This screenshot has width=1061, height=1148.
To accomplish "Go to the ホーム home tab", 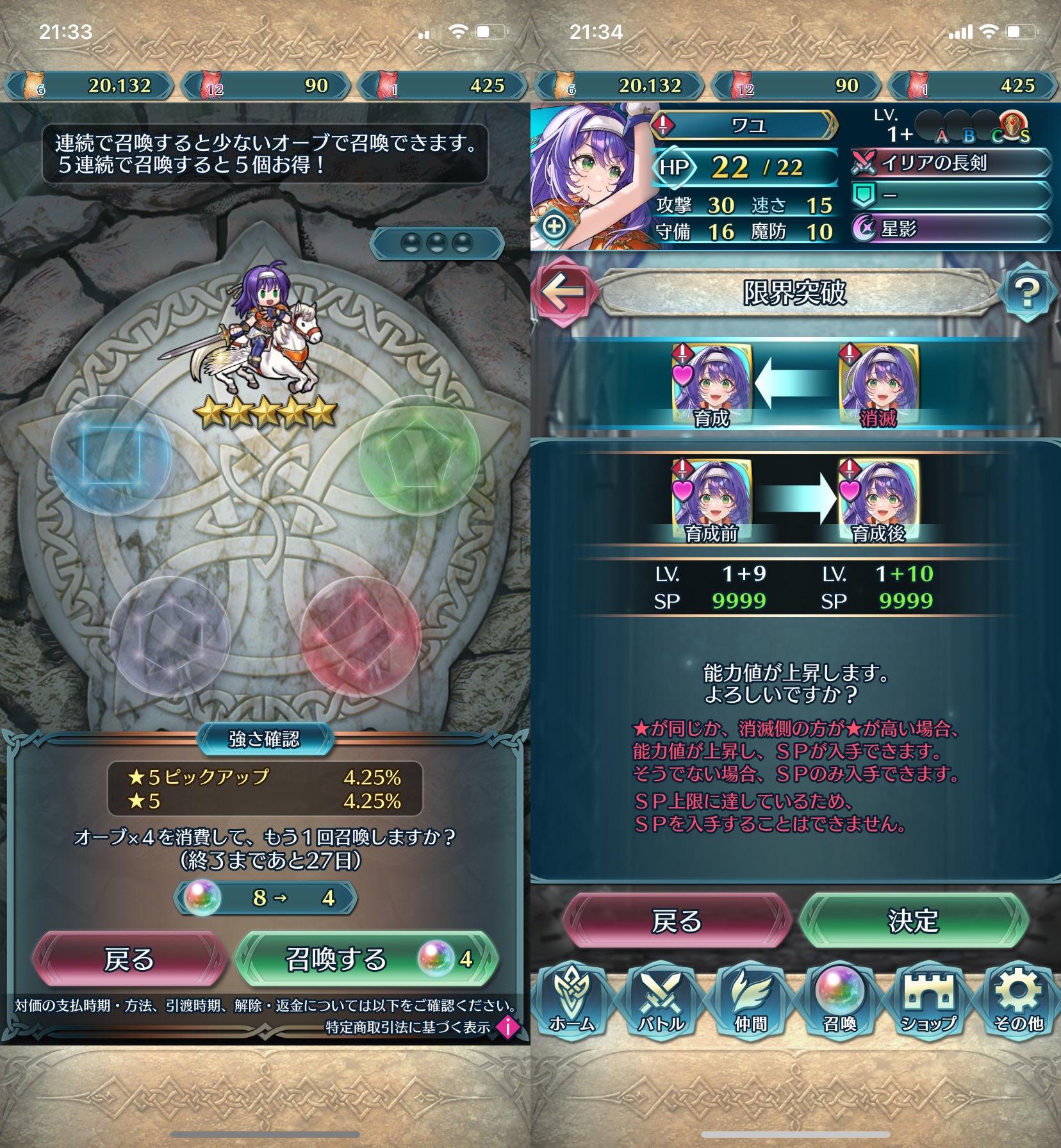I will (x=572, y=1003).
